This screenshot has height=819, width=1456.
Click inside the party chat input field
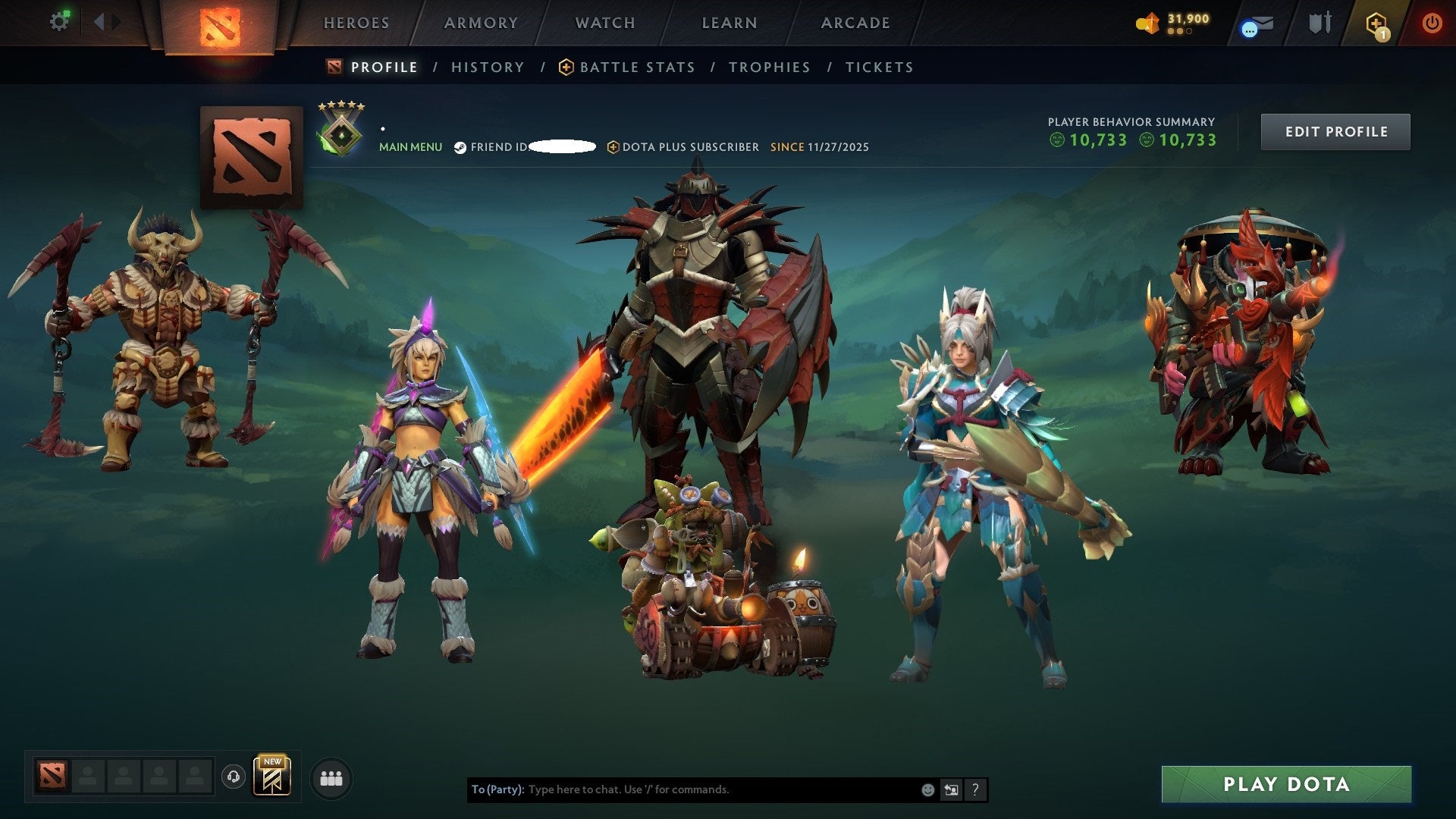(682, 789)
